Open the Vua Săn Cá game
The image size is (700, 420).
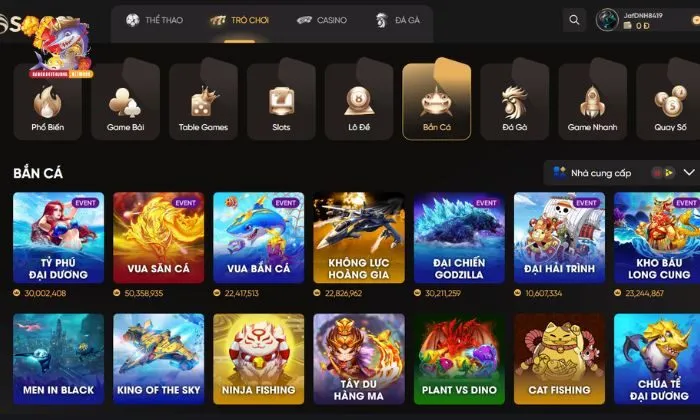158,238
